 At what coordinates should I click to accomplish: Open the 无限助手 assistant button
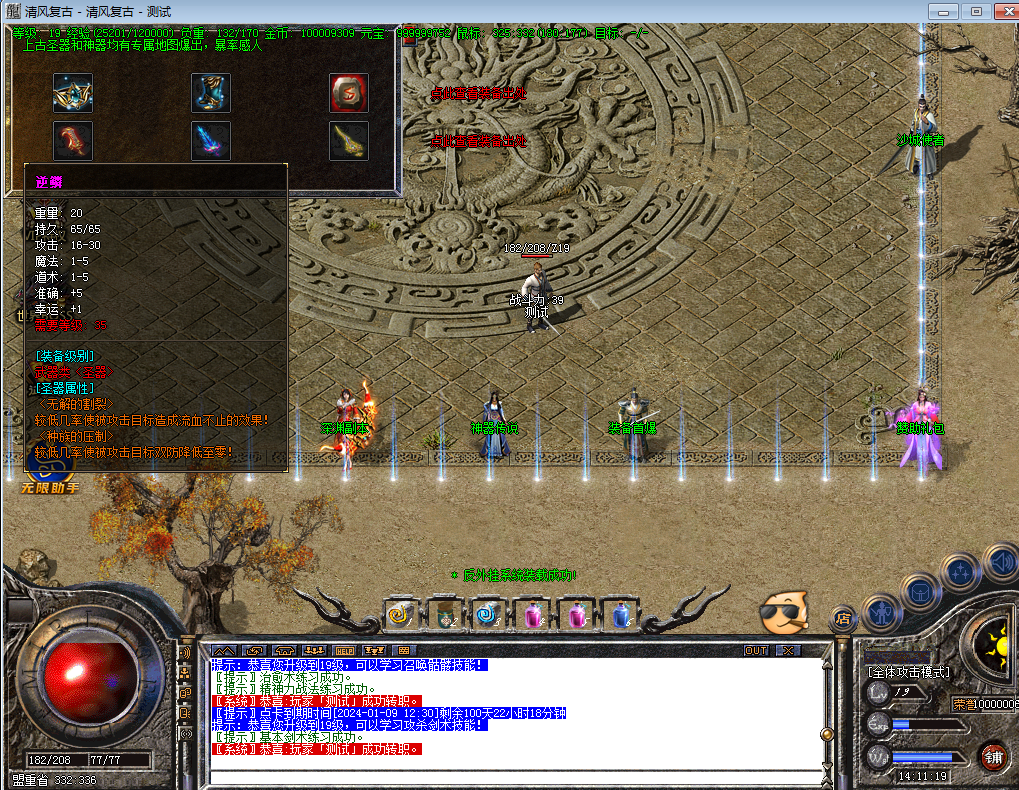tap(49, 487)
